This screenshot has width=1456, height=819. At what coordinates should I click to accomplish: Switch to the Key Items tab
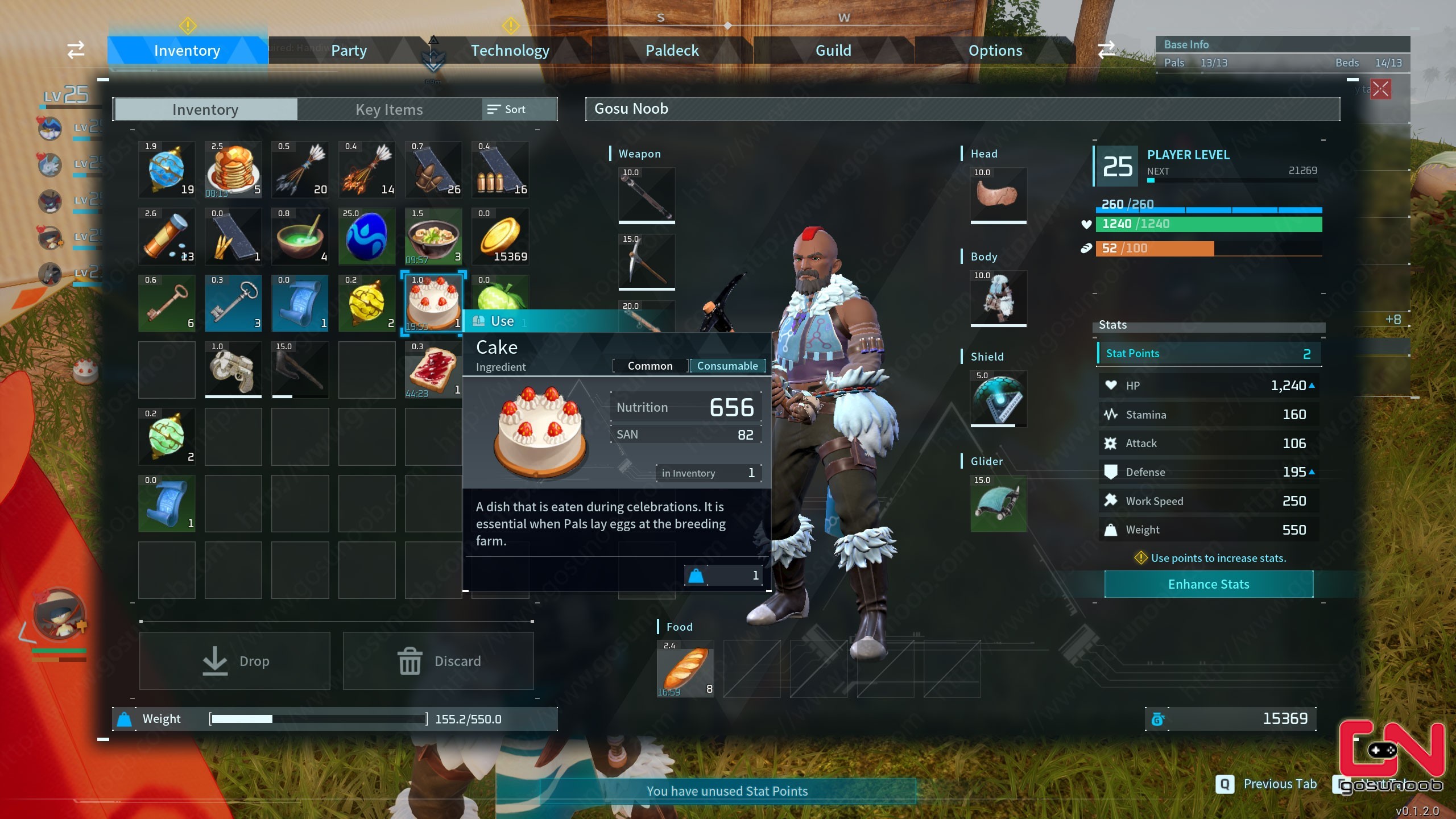click(x=389, y=109)
